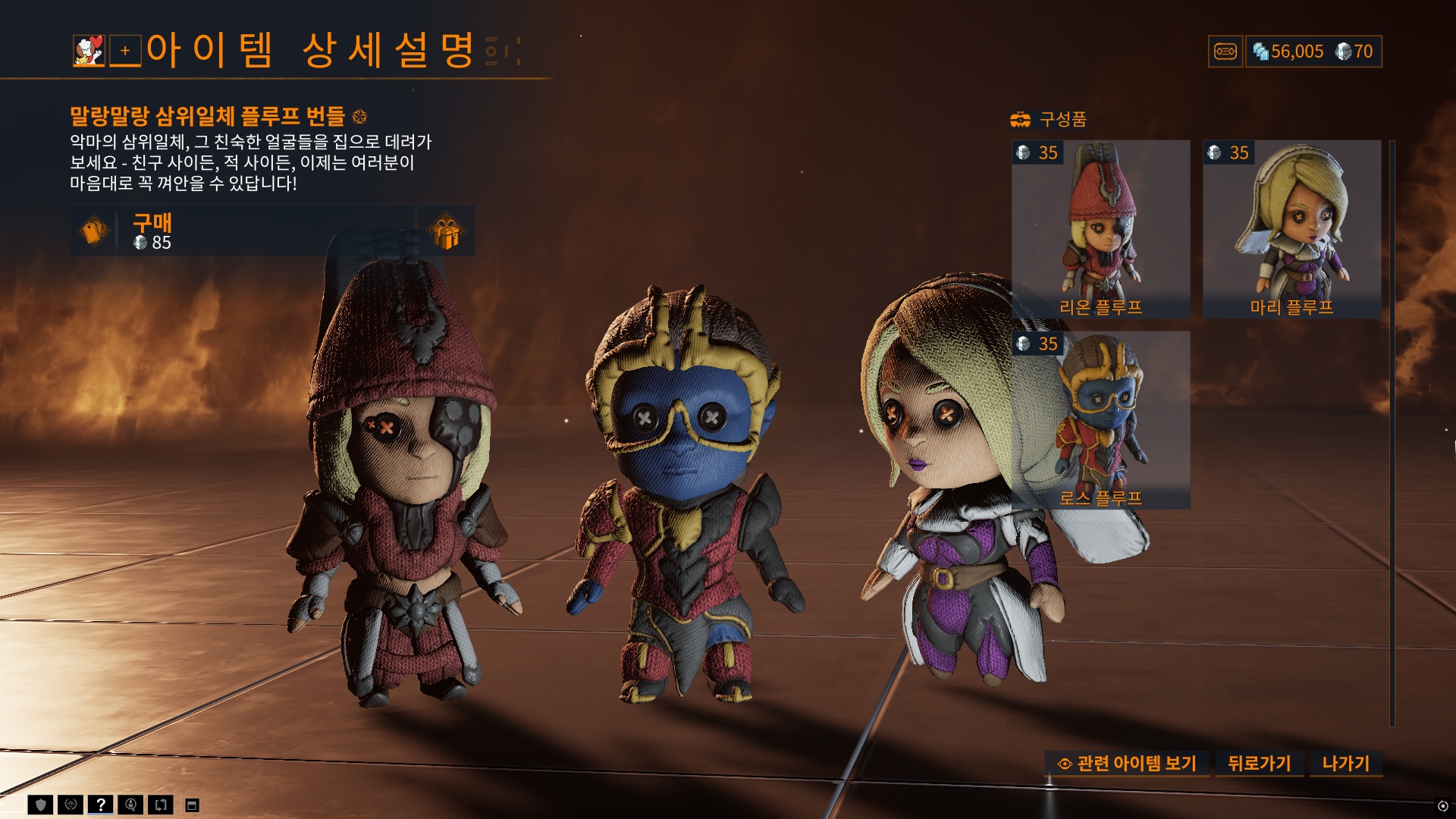This screenshot has width=1456, height=819.
Task: Click the player search toolbar icon
Action: tap(130, 805)
